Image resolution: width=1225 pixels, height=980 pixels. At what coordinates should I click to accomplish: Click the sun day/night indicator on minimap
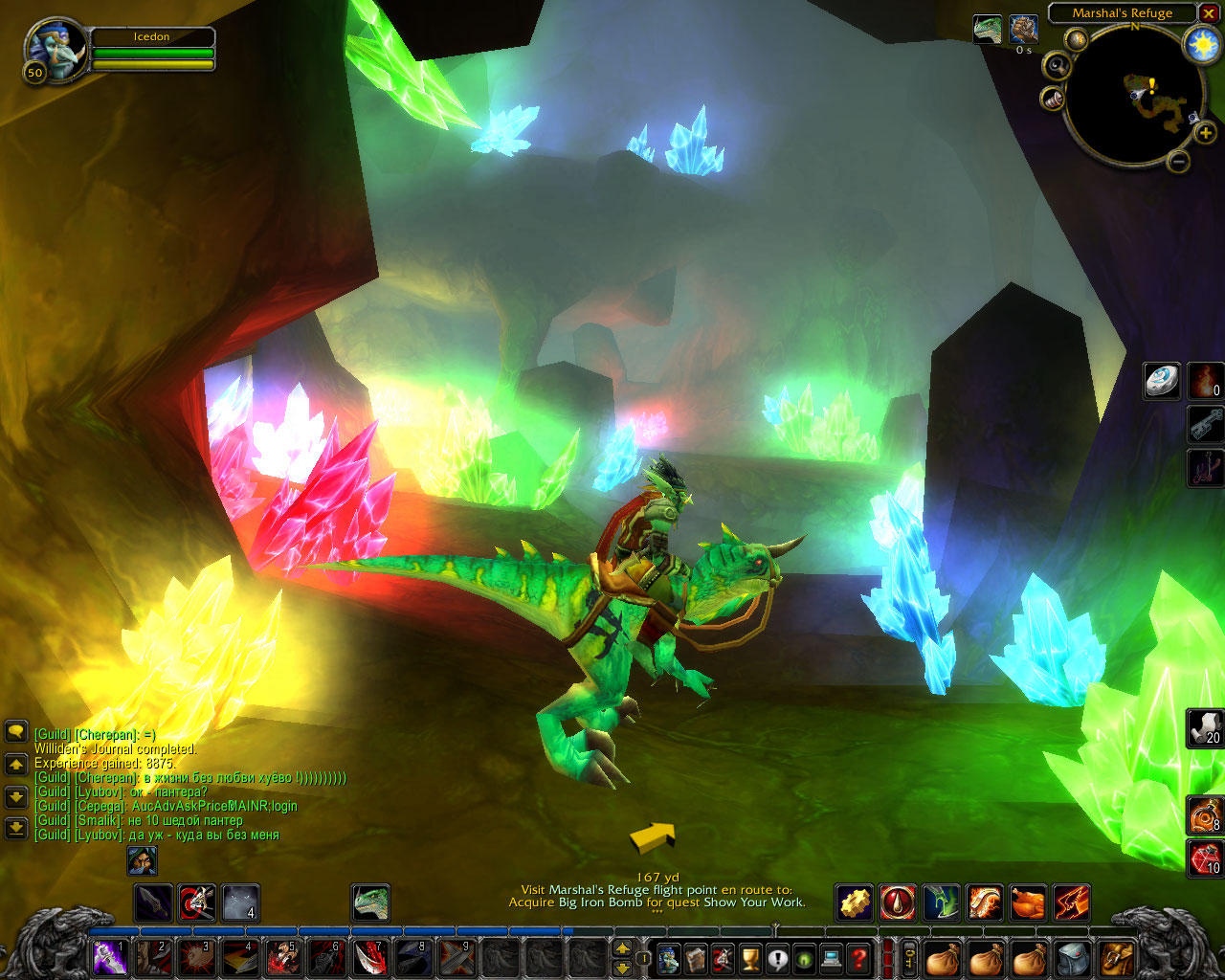1200,45
